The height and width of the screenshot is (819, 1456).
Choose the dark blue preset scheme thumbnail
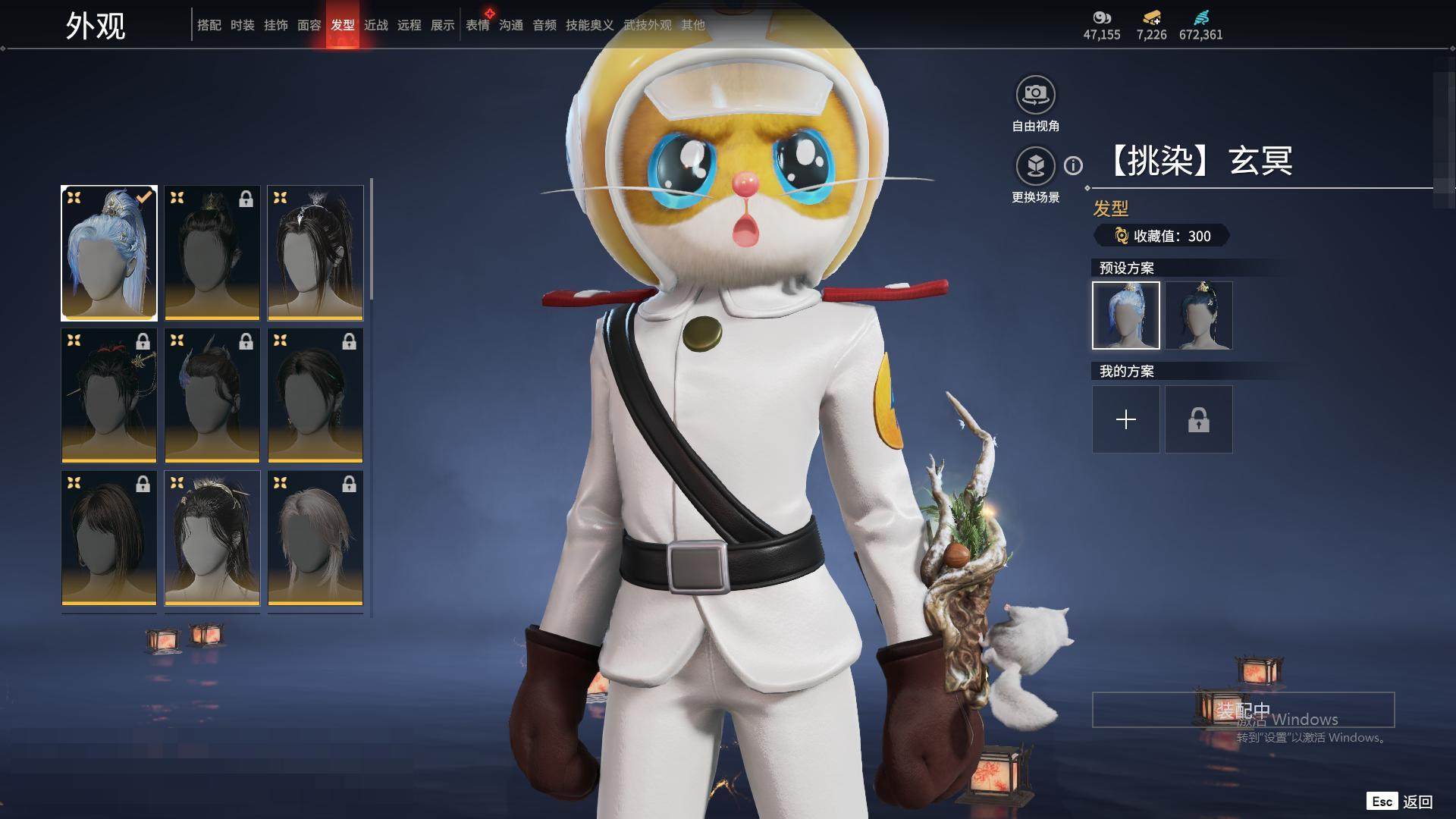(x=1198, y=315)
